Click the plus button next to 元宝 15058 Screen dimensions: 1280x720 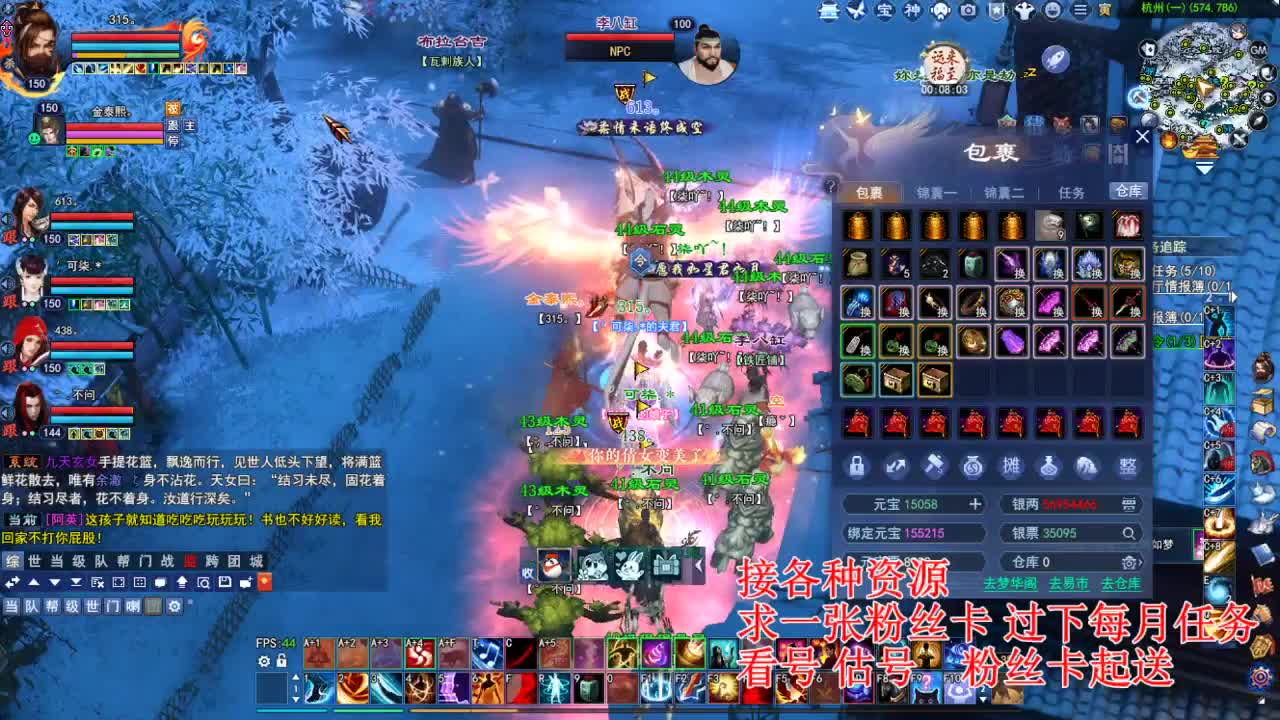click(975, 504)
